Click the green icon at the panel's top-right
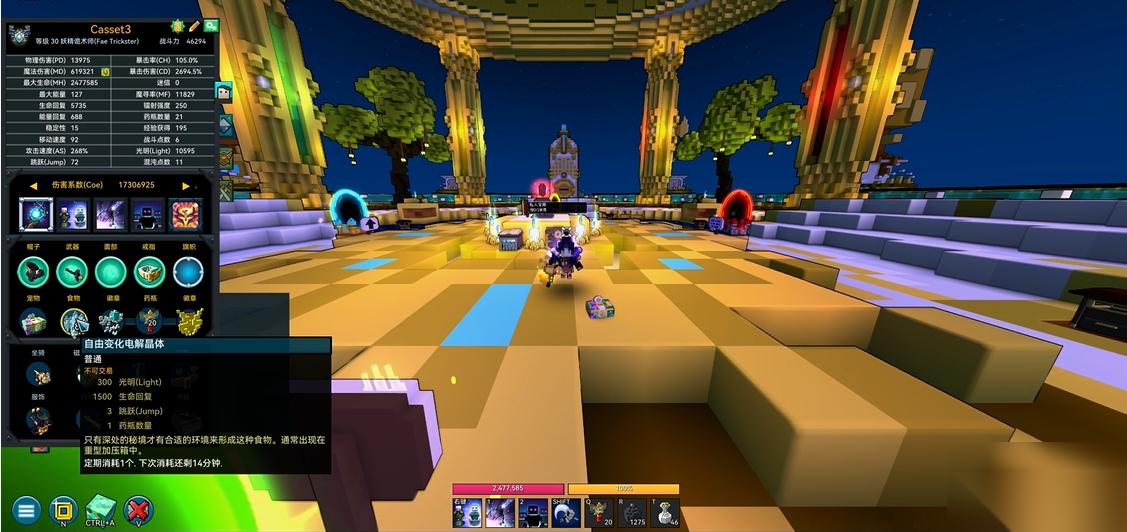The height and width of the screenshot is (532, 1127). pyautogui.click(x=210, y=26)
